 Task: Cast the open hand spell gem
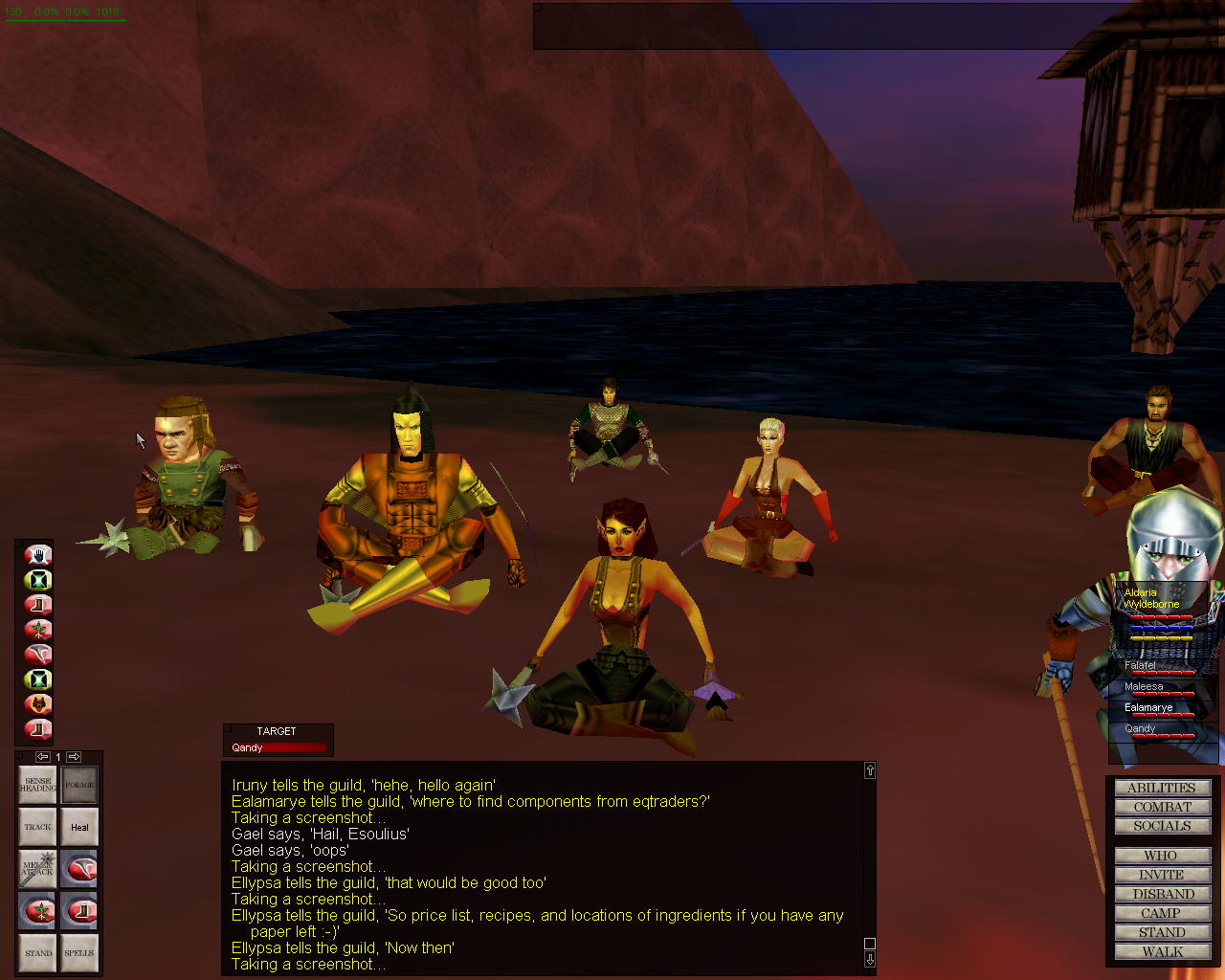click(x=38, y=555)
